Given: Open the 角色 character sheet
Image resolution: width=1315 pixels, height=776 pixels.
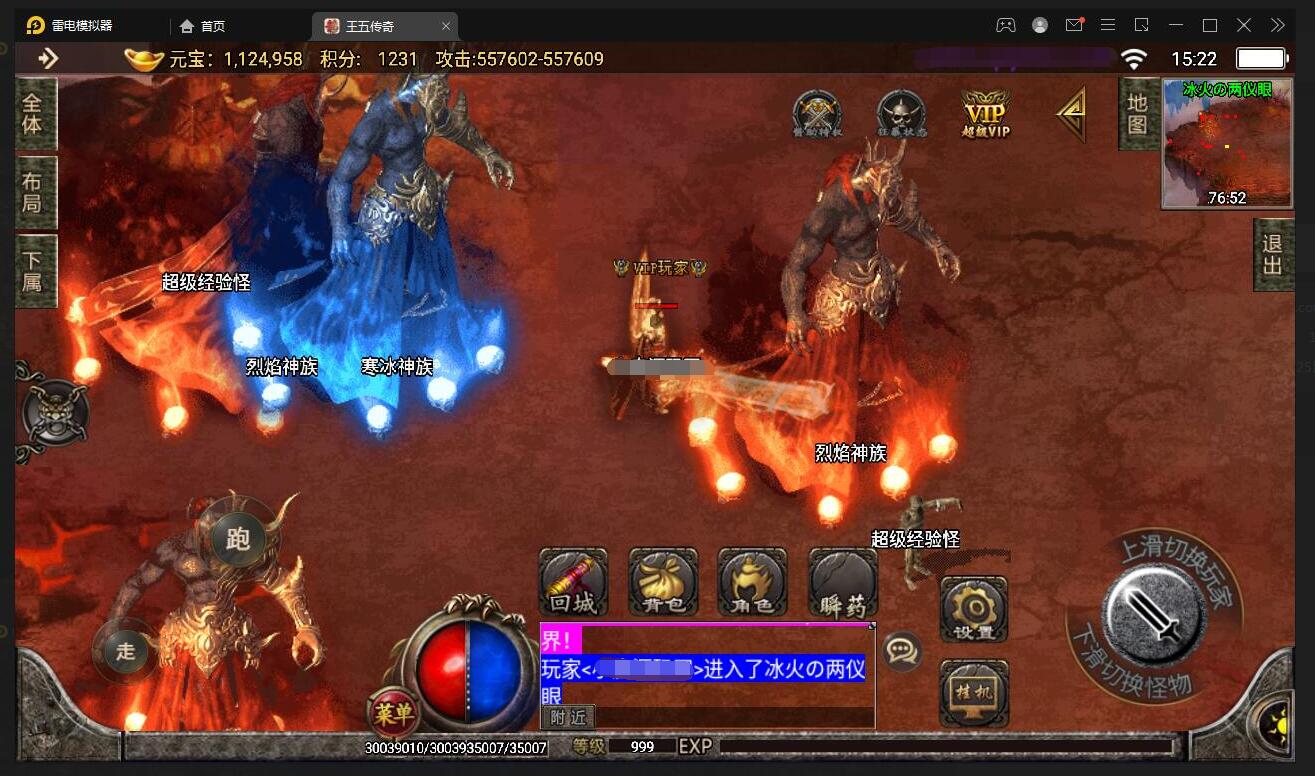Looking at the screenshot, I should [752, 583].
